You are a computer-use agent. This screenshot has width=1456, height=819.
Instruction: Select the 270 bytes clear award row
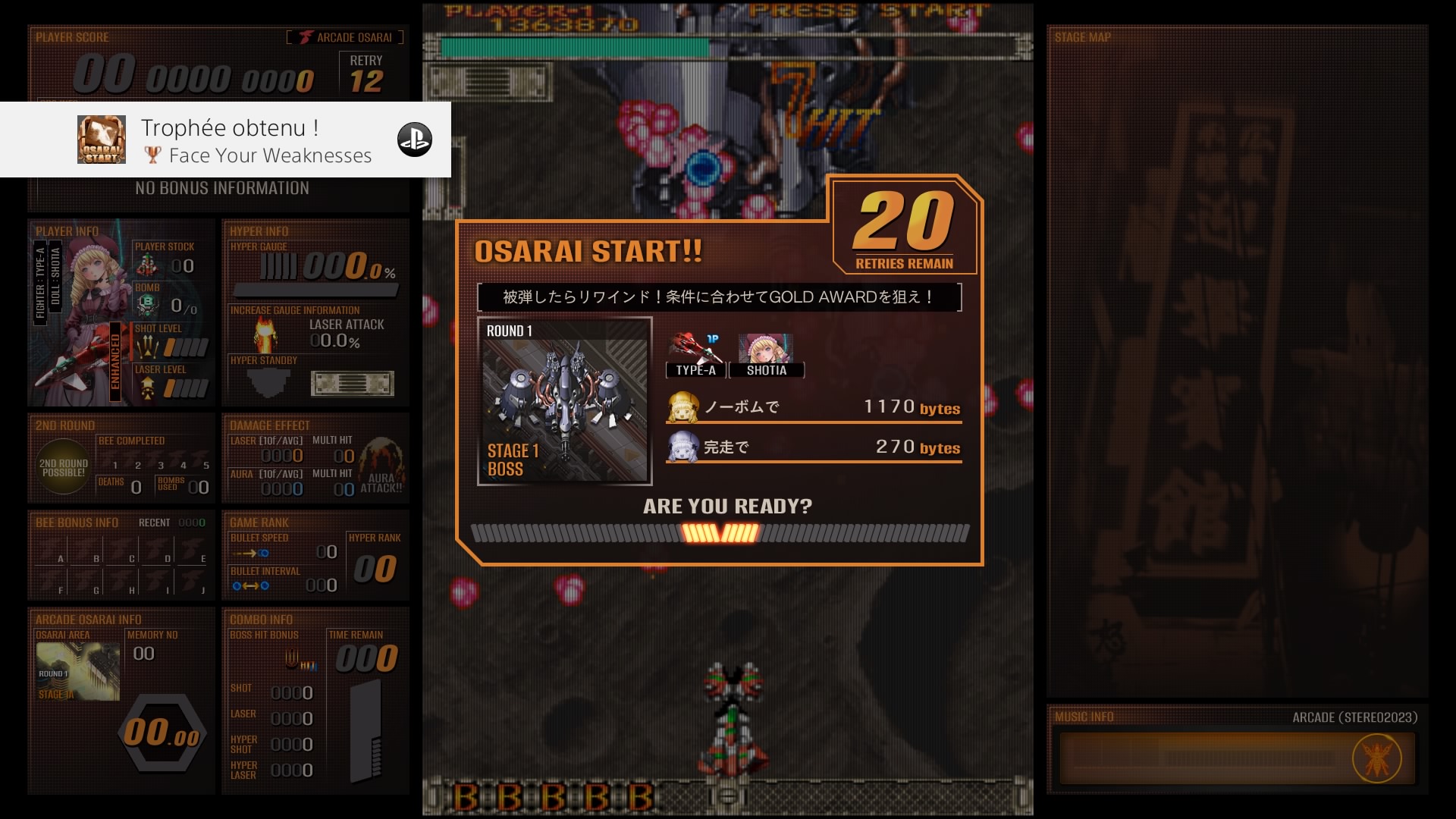(814, 447)
